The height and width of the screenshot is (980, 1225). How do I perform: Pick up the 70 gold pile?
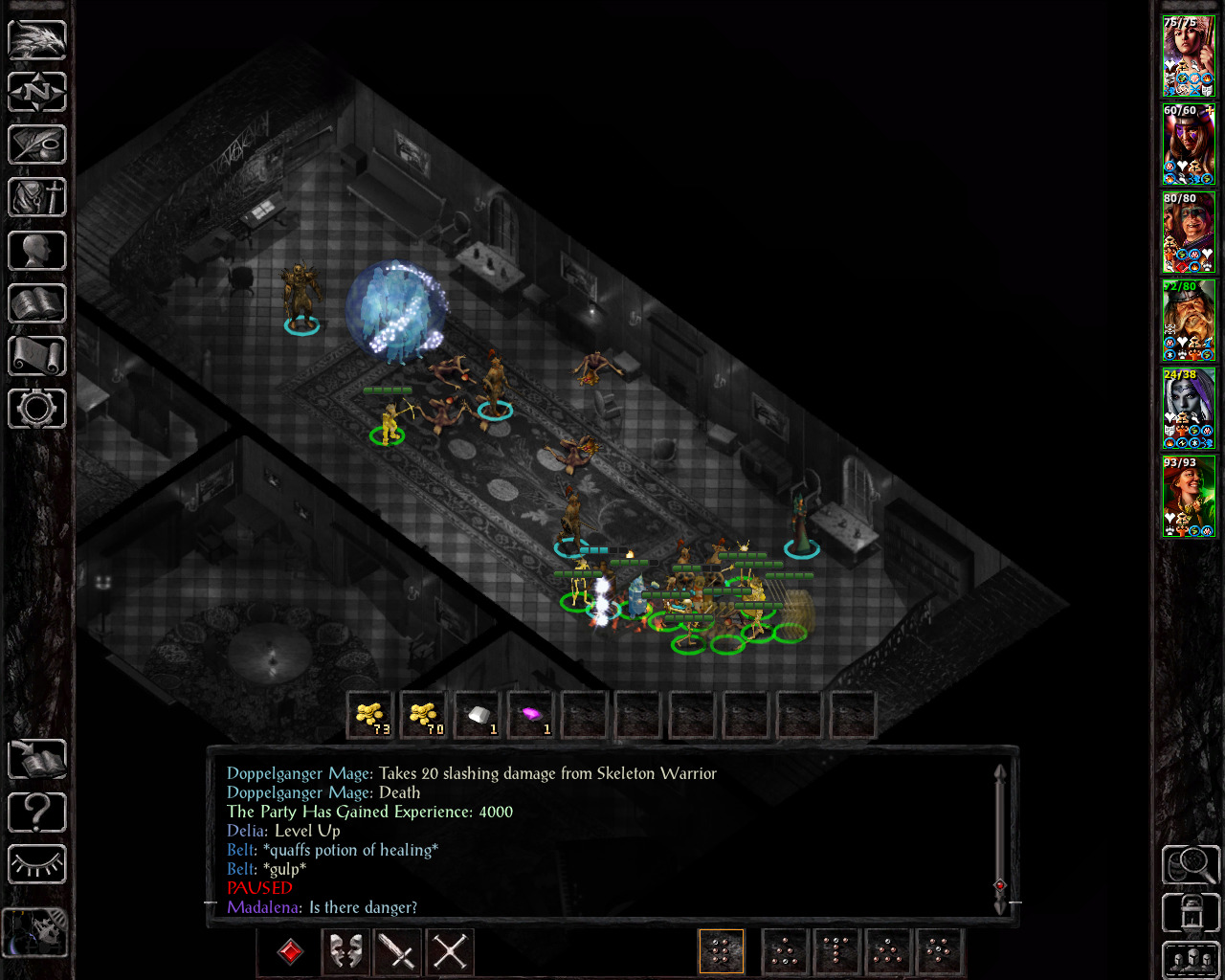[424, 716]
